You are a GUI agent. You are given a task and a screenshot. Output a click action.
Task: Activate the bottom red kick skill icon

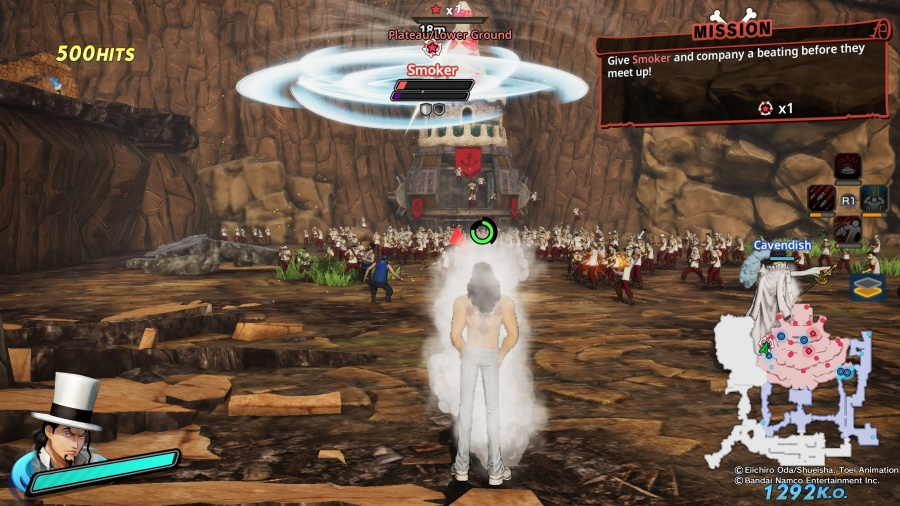(848, 230)
